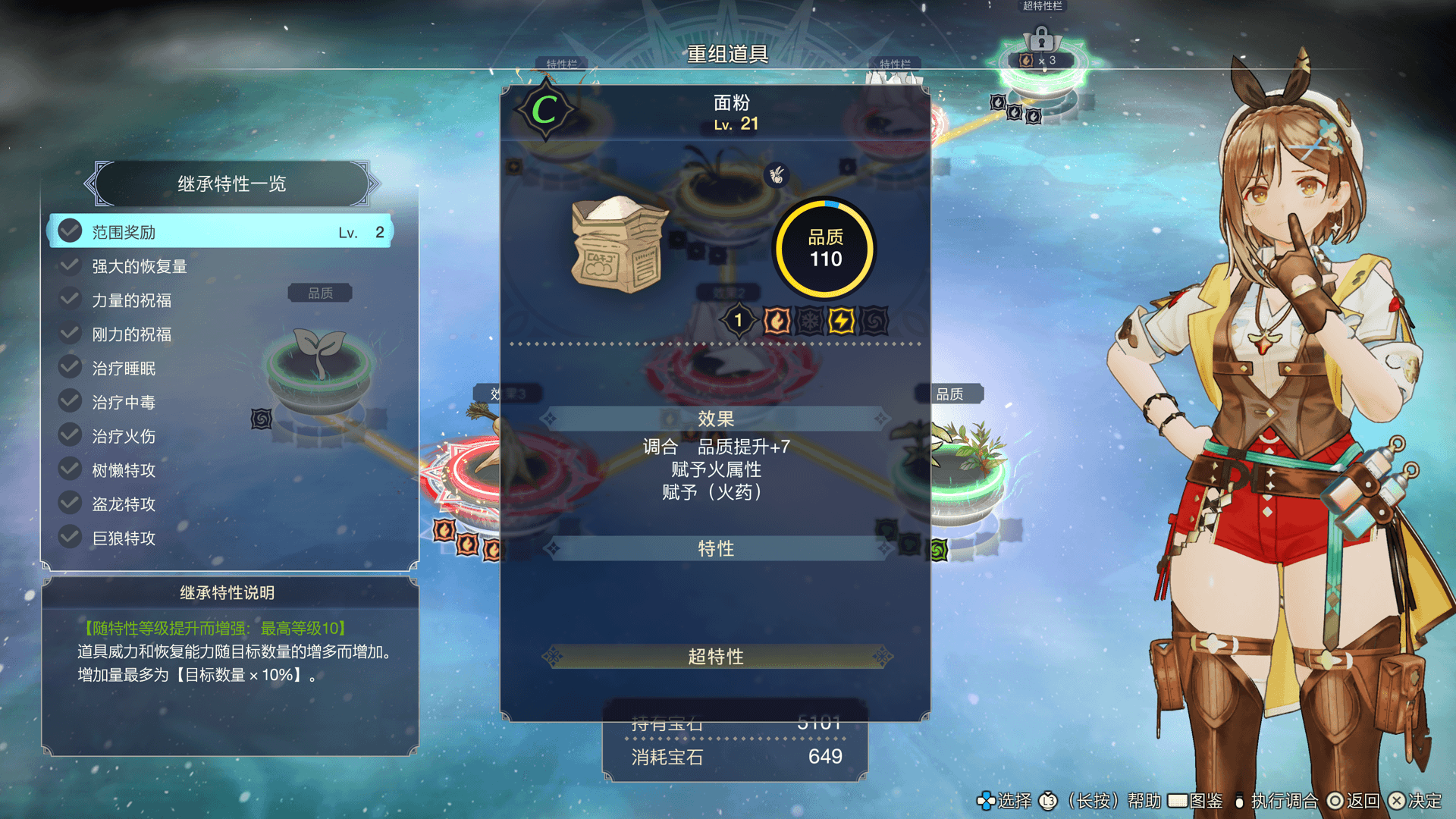Click the 特性 section header
The height and width of the screenshot is (819, 1456).
pyautogui.click(x=716, y=548)
